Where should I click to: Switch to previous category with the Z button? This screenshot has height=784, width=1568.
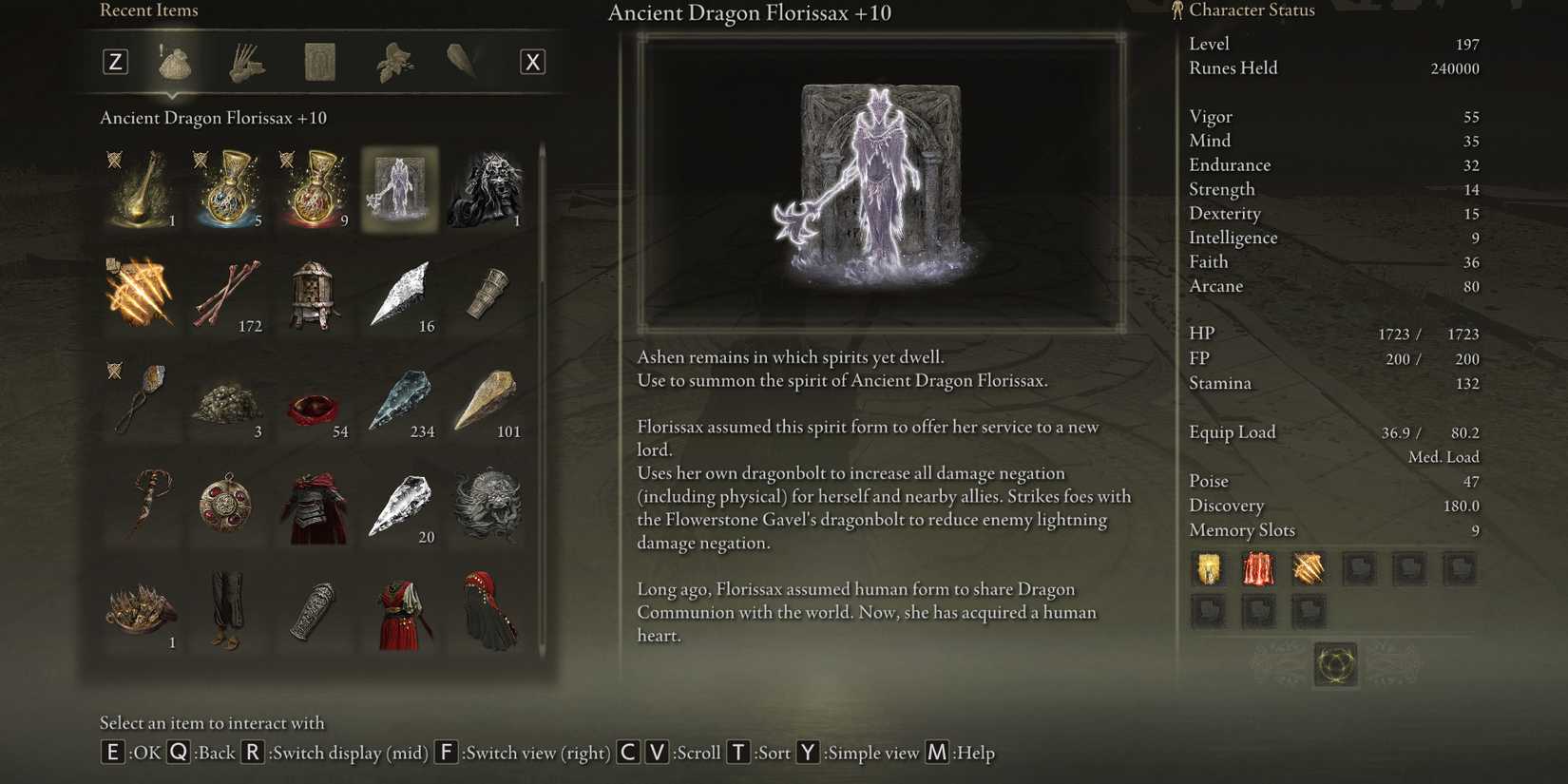tap(115, 61)
